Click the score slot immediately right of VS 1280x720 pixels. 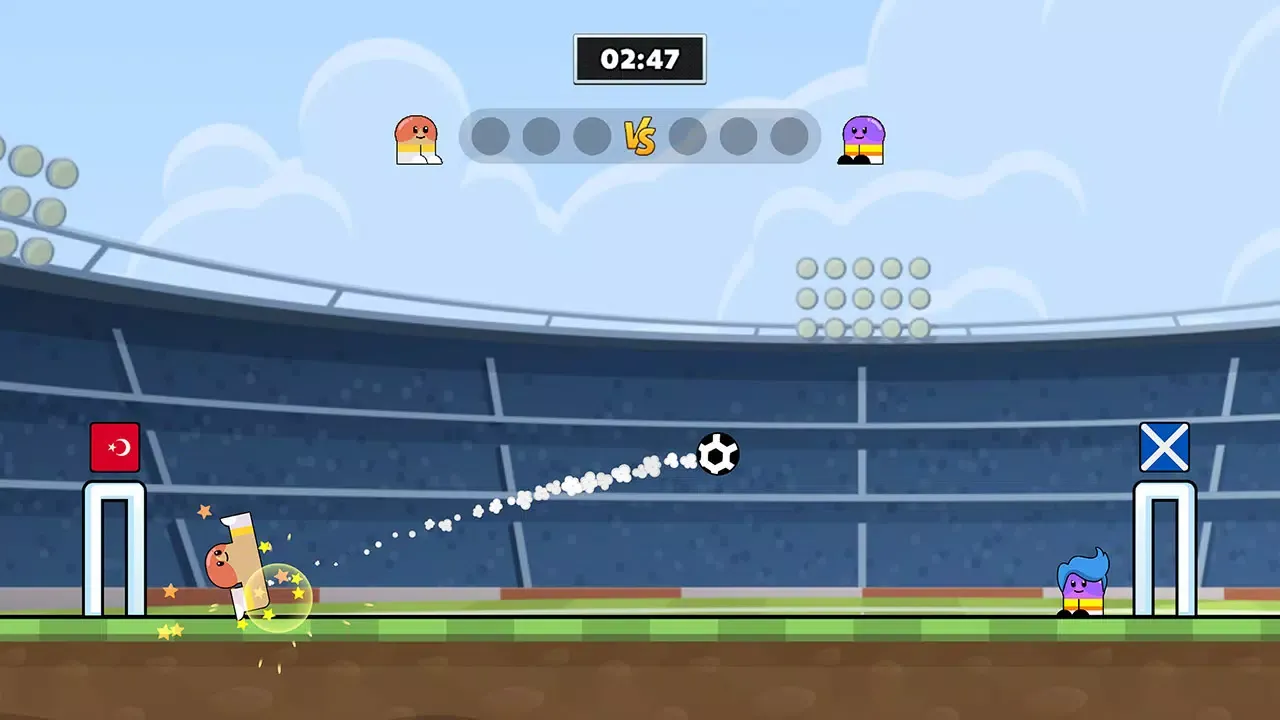coord(689,135)
